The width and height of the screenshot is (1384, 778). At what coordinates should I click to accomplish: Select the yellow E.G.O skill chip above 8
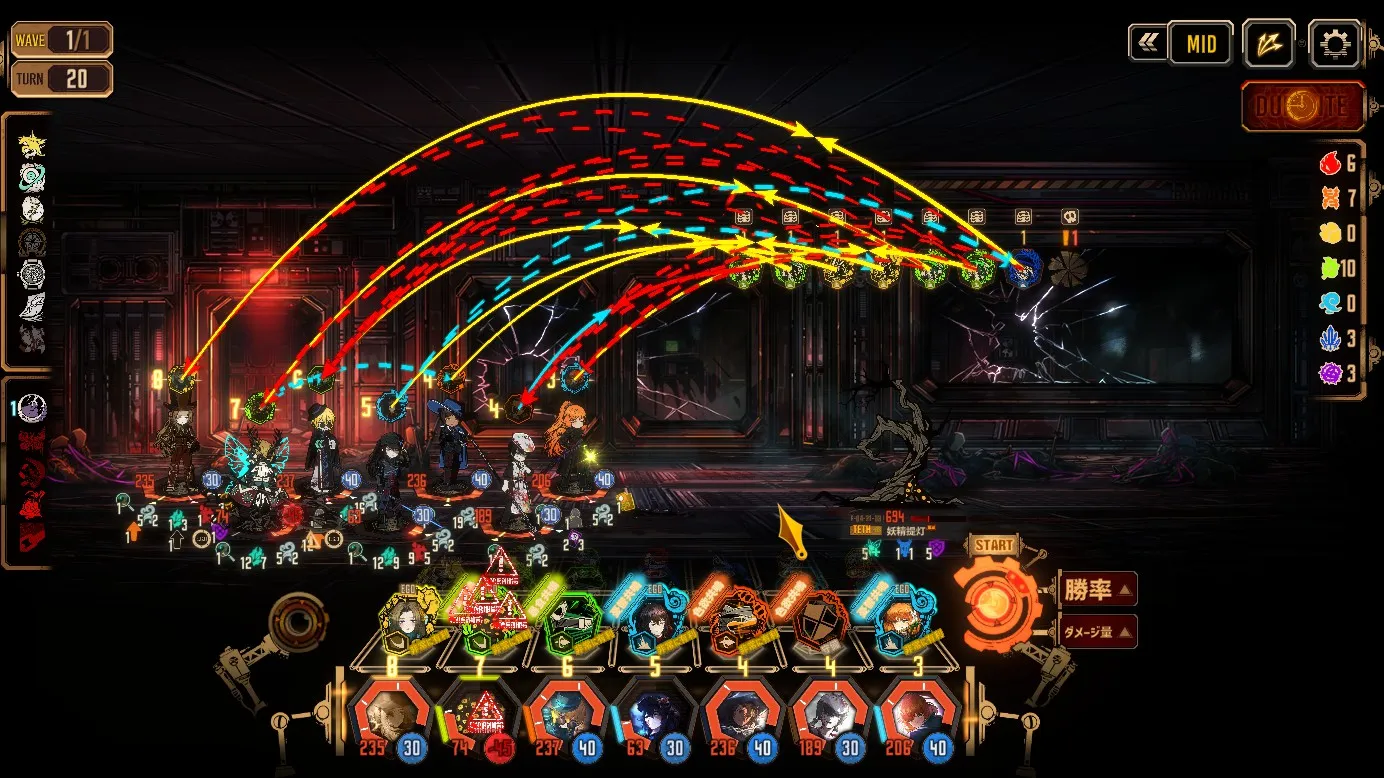tap(407, 620)
